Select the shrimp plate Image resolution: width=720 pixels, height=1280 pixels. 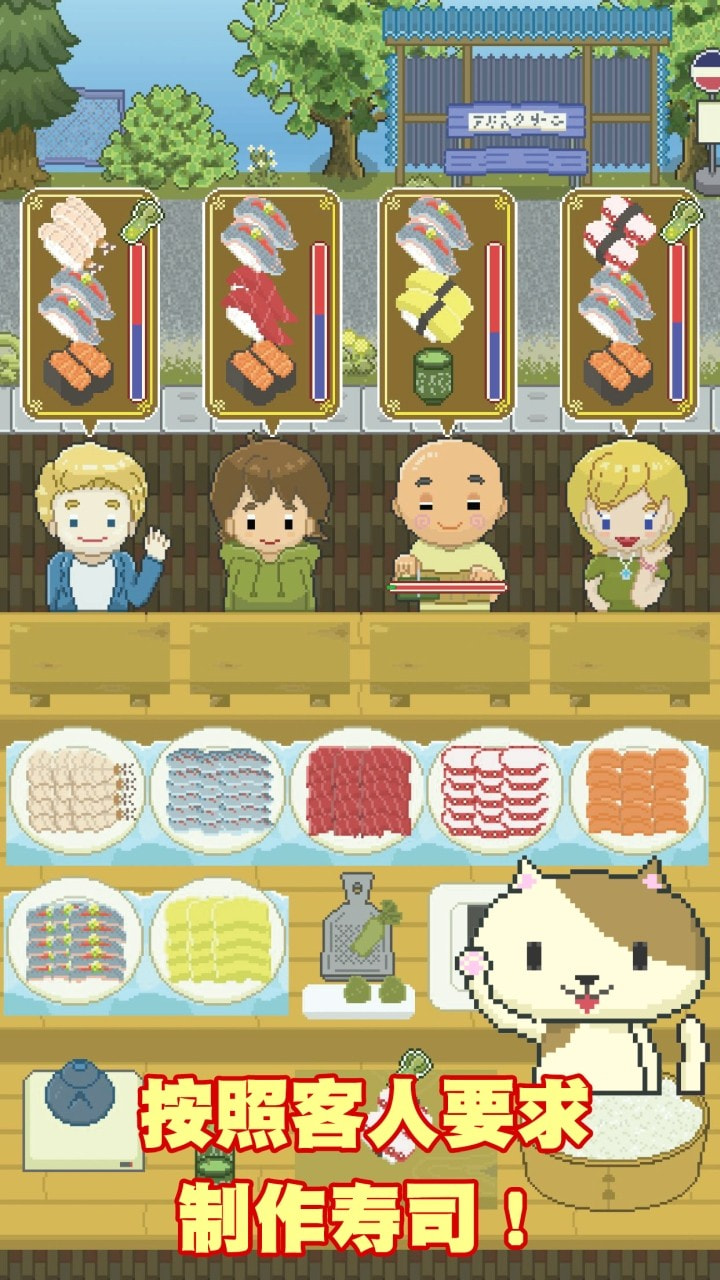click(x=76, y=790)
